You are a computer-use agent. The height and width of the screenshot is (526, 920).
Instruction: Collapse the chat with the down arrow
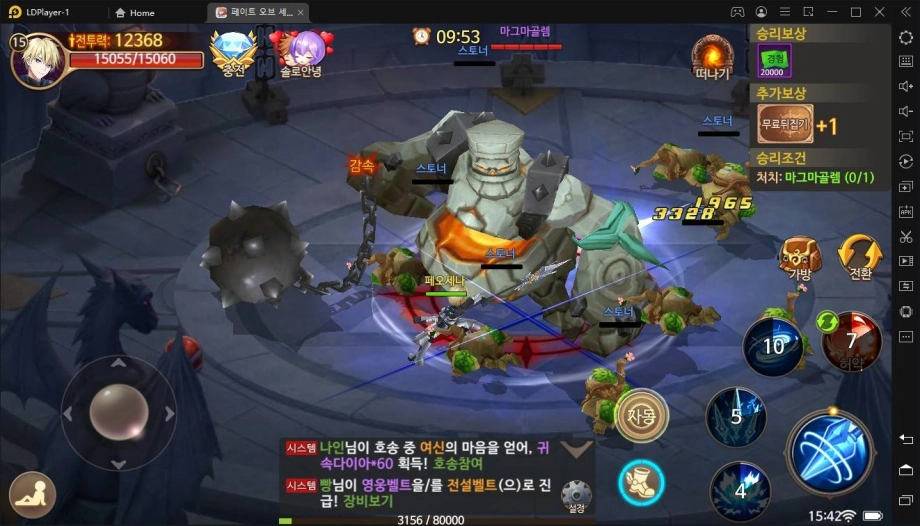pyautogui.click(x=574, y=449)
